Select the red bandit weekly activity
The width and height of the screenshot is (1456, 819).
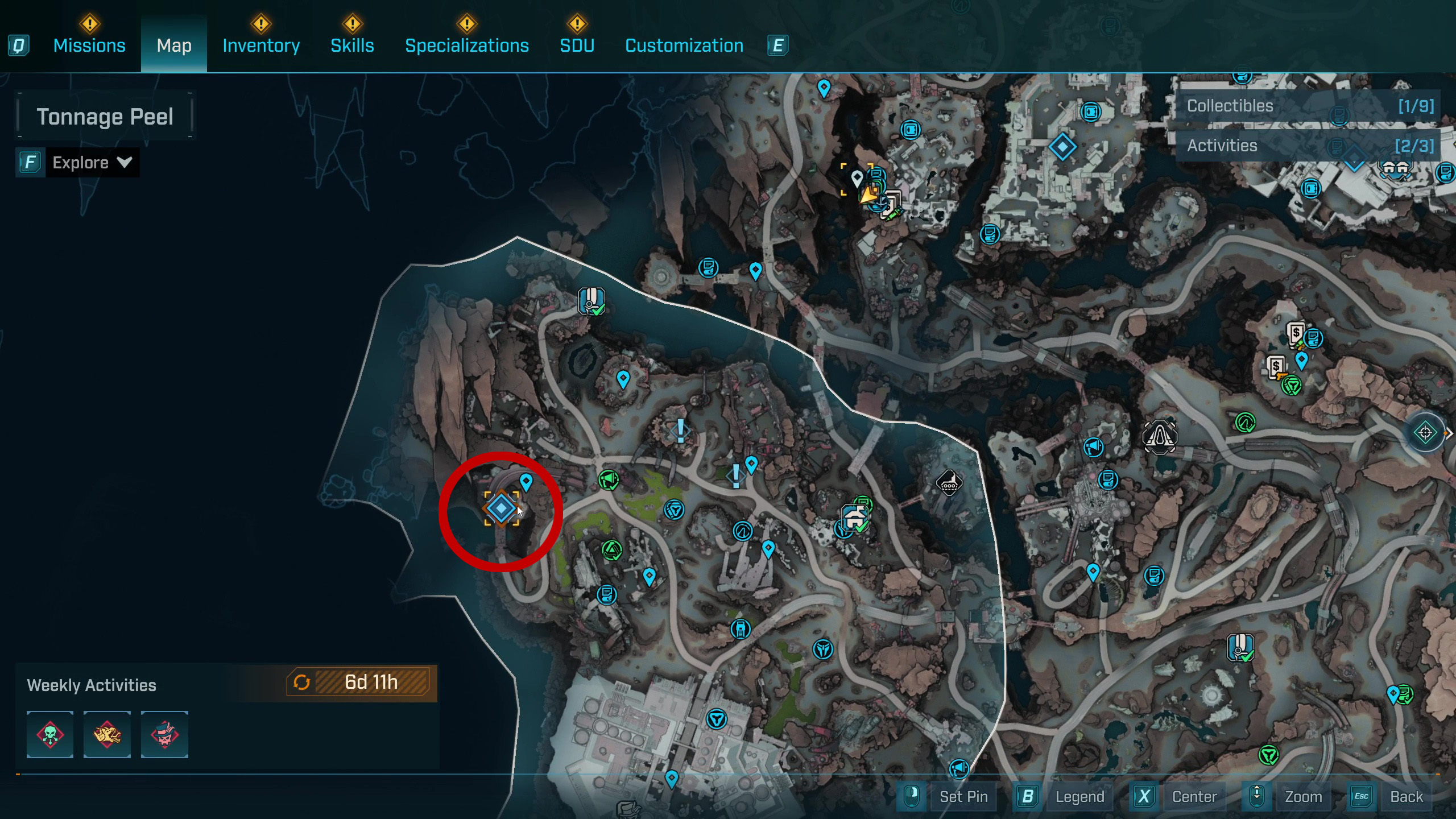click(x=164, y=734)
